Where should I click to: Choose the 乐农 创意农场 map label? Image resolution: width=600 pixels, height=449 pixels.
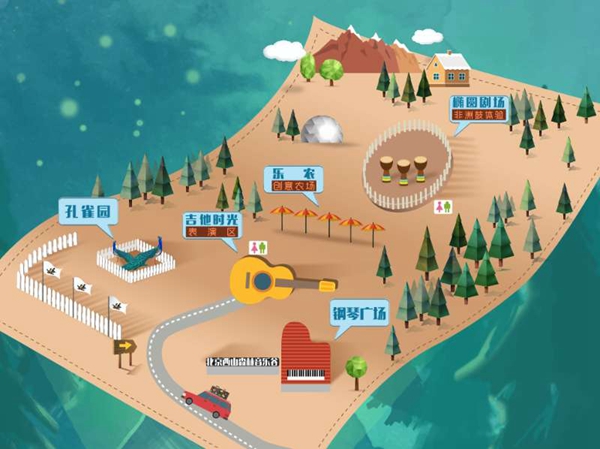pos(293,178)
